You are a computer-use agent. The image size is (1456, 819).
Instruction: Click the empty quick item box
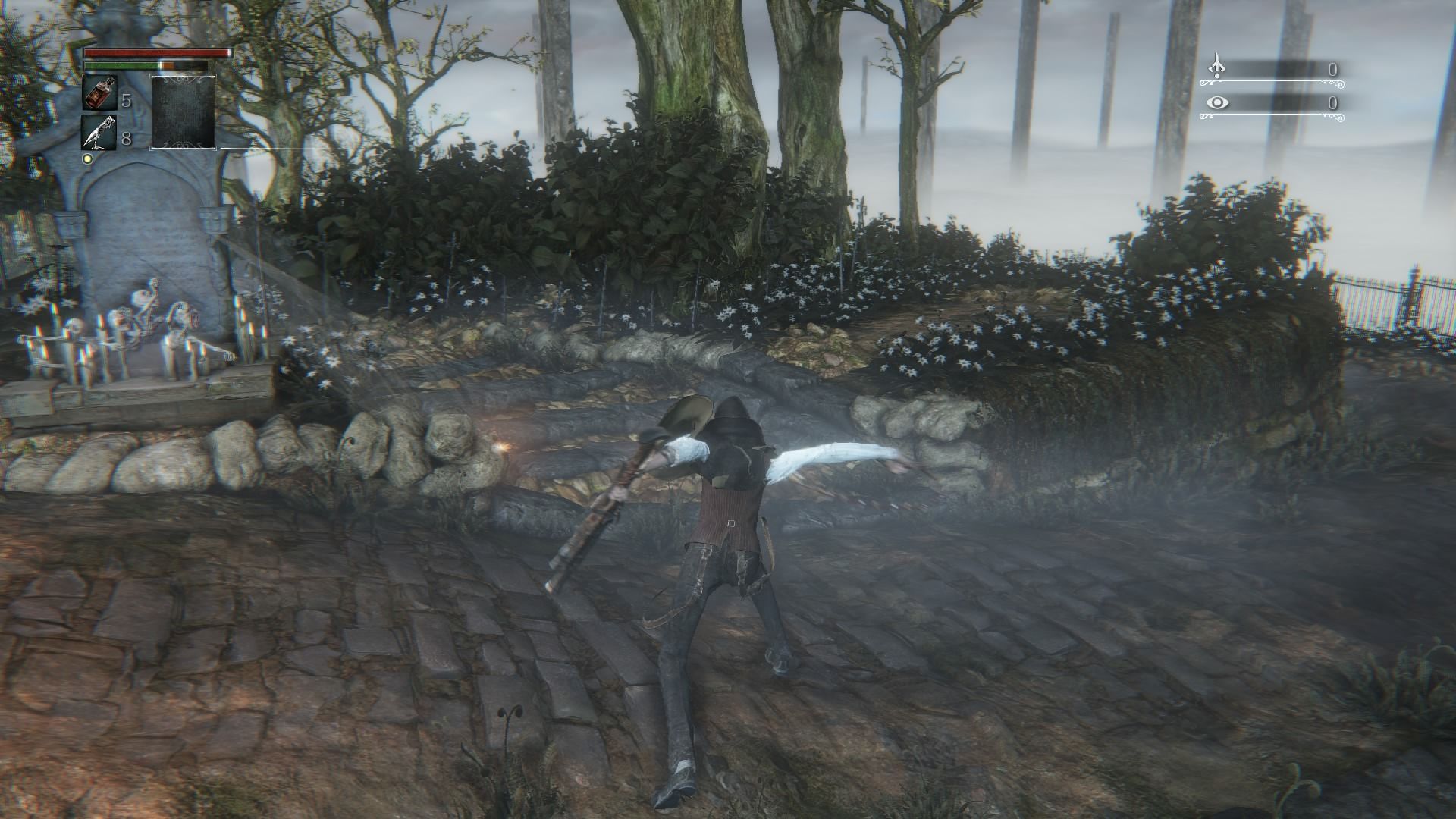click(183, 111)
